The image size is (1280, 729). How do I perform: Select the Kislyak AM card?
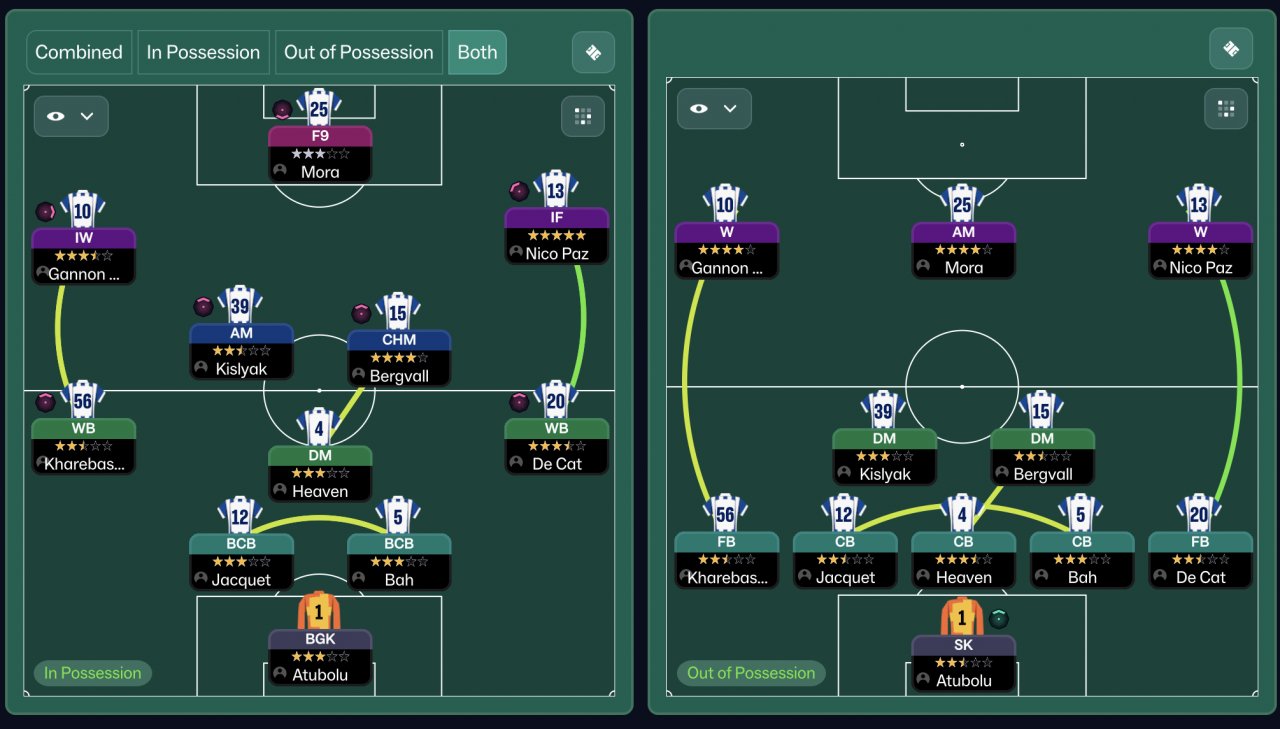click(241, 351)
